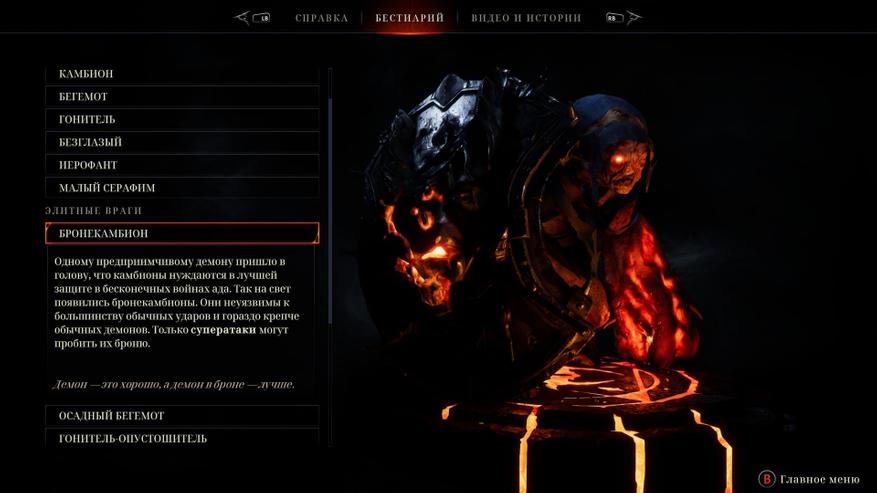Show the Безглазый entry
Image resolution: width=877 pixels, height=493 pixels.
(182, 142)
